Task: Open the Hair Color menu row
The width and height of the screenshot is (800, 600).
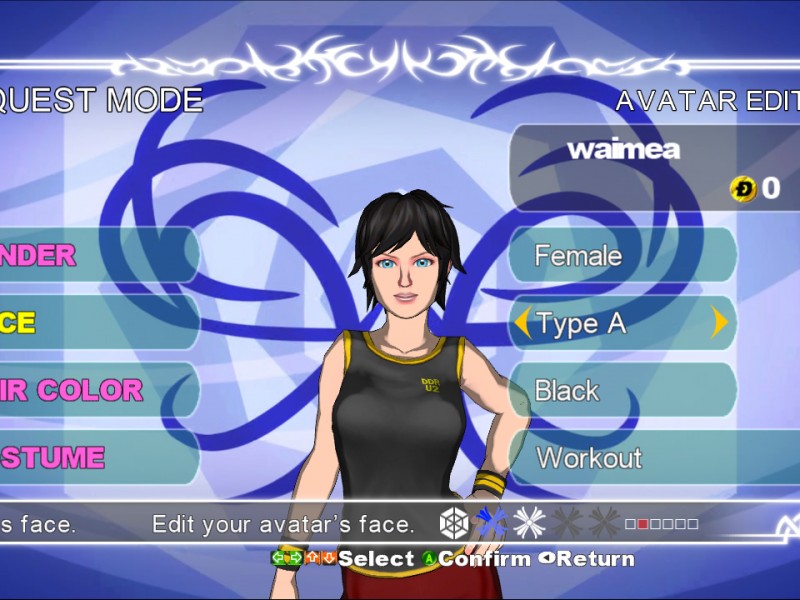Action: (x=95, y=390)
